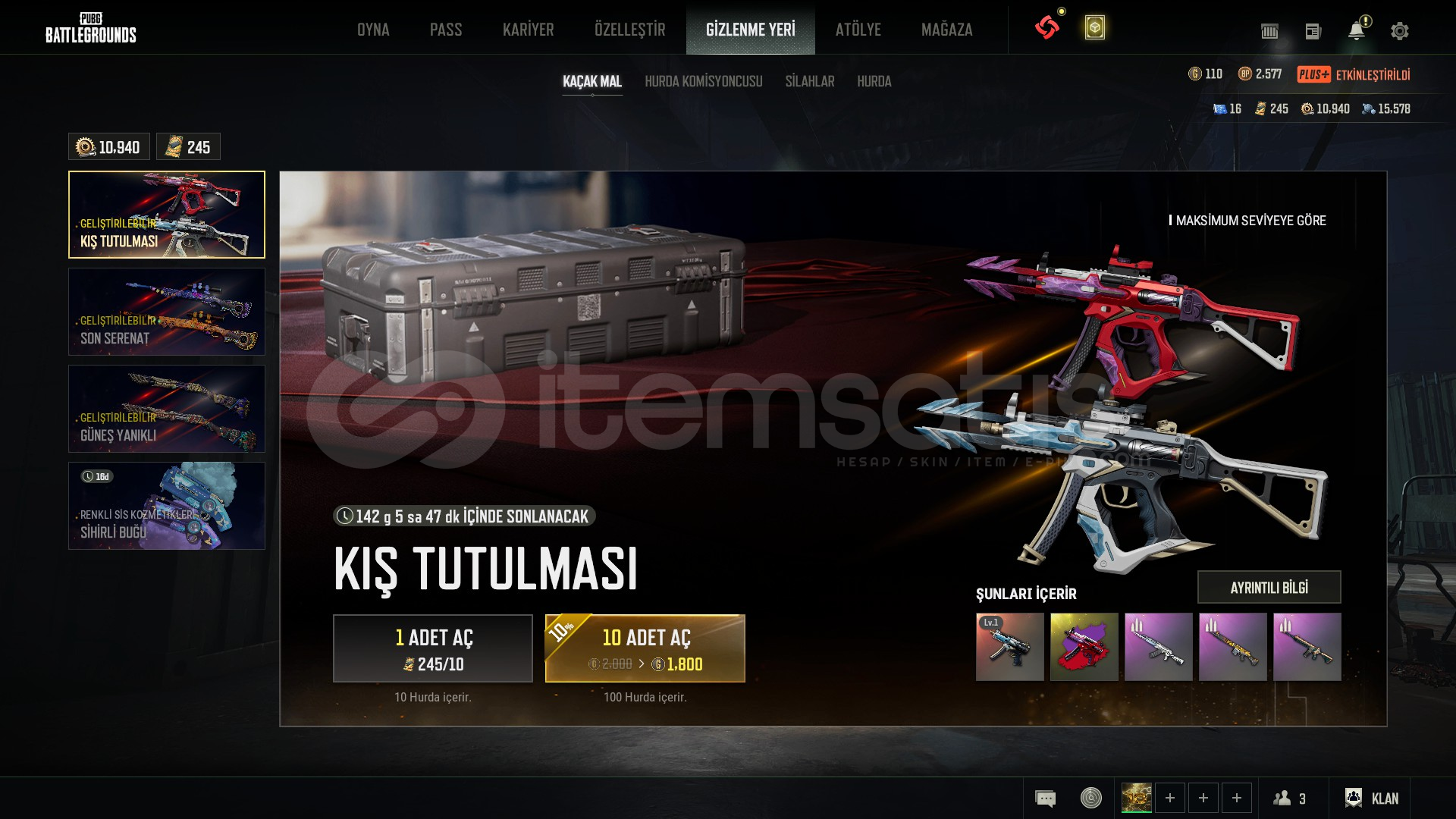The height and width of the screenshot is (819, 1456).
Task: Open the ÖZELLEŞTİR tab
Action: pyautogui.click(x=629, y=30)
